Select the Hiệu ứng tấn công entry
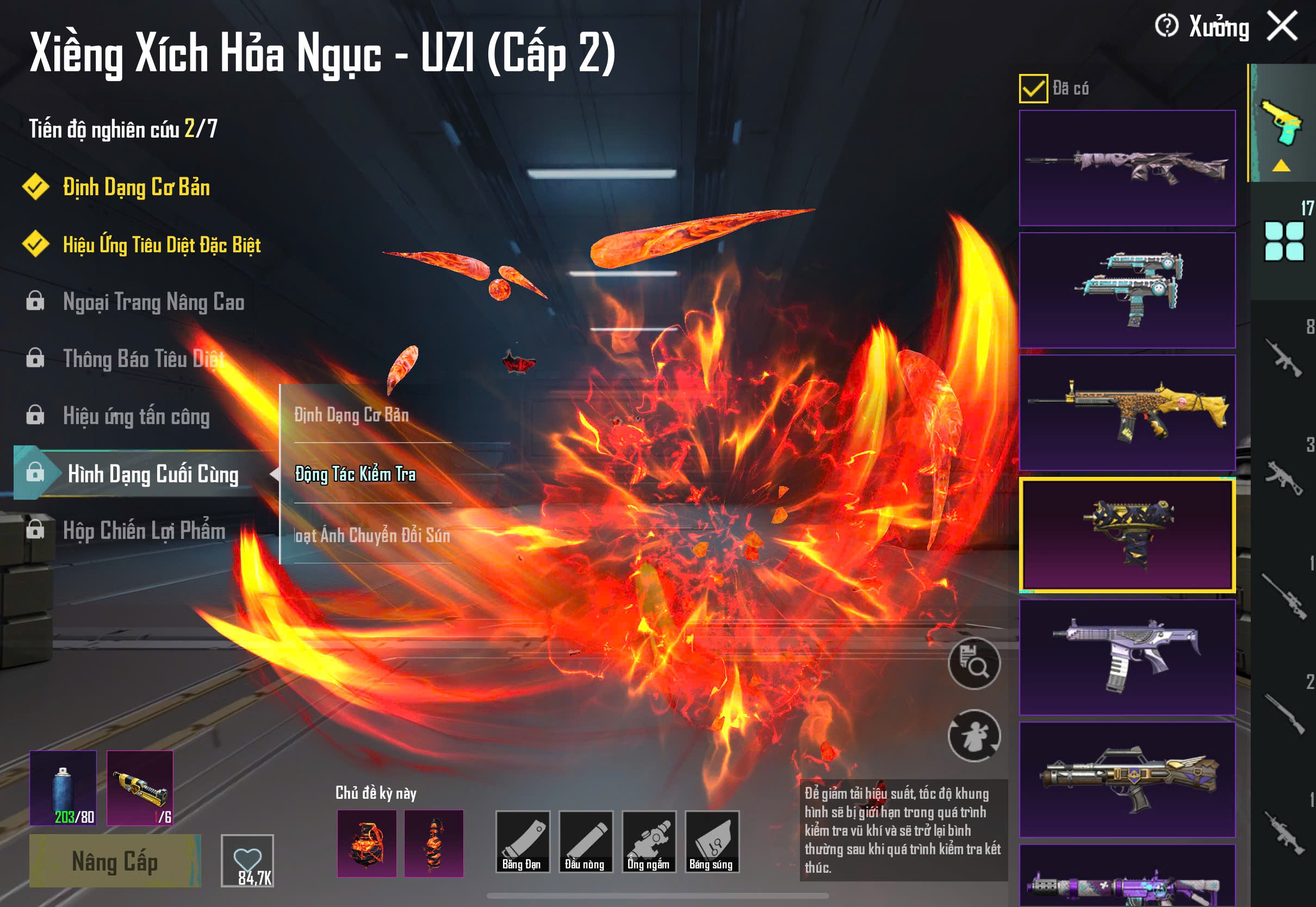 tap(136, 416)
